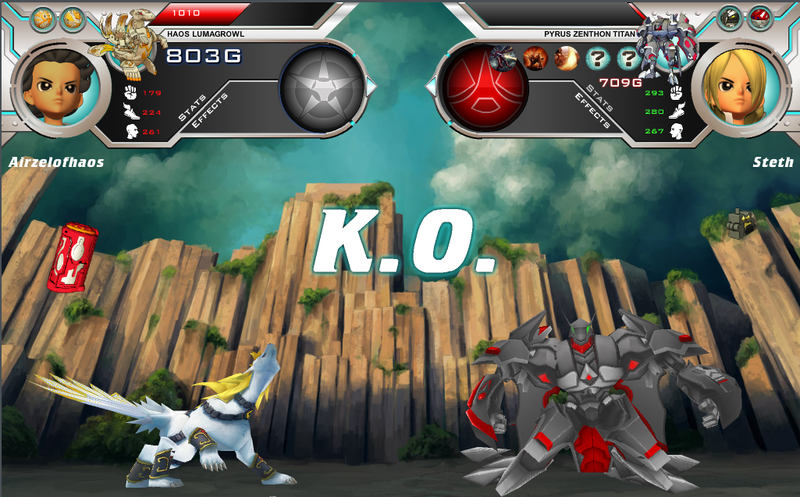Show Effects for Pyrus Zenthon Titan
Image resolution: width=800 pixels, height=497 pixels.
592,112
